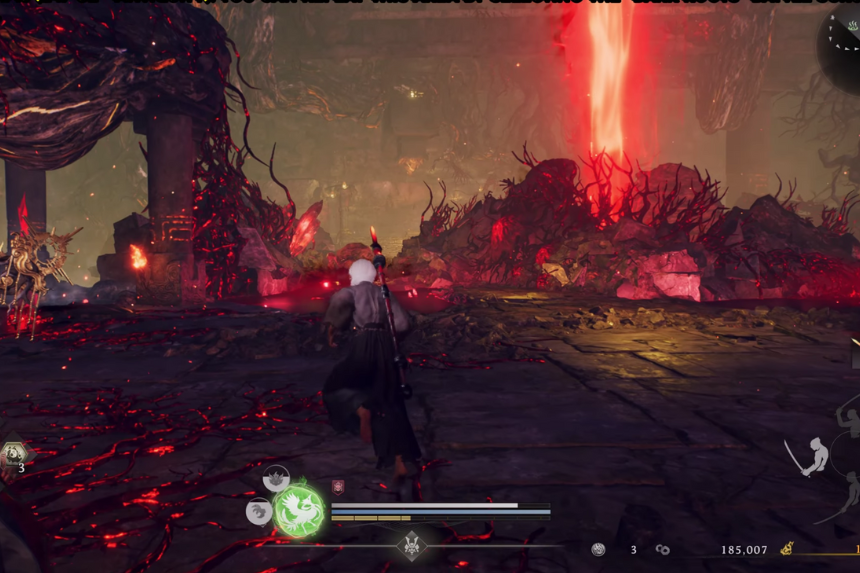Open the minimap in the corner
This screenshot has width=860, height=573.
(x=842, y=40)
